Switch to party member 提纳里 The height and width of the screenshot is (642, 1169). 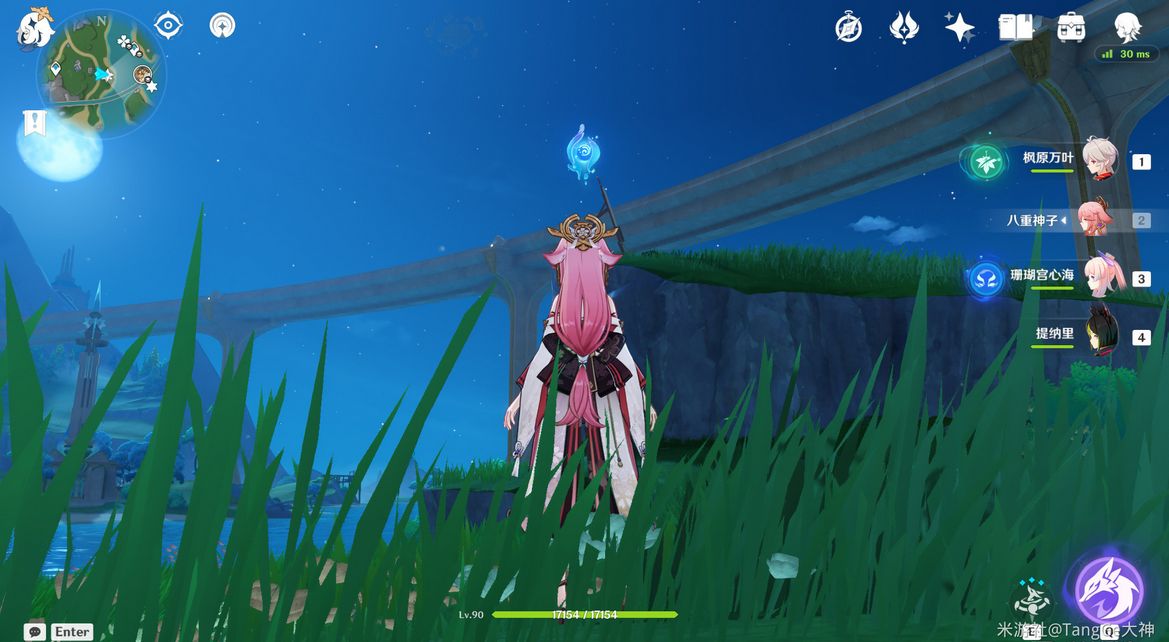(1100, 337)
